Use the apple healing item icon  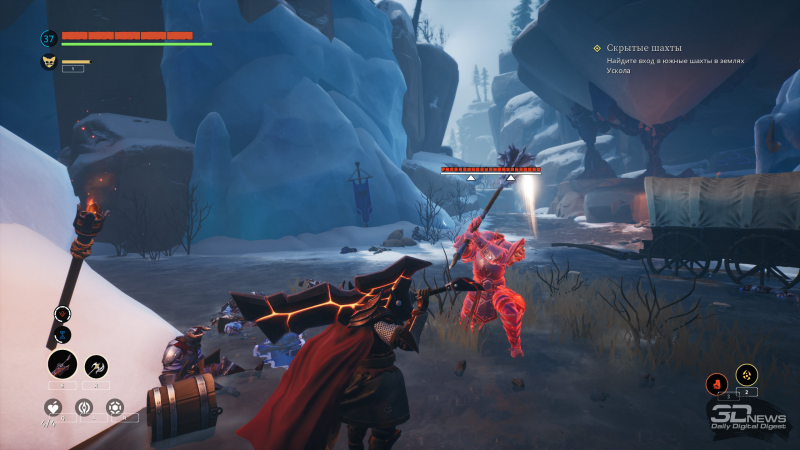coord(51,407)
